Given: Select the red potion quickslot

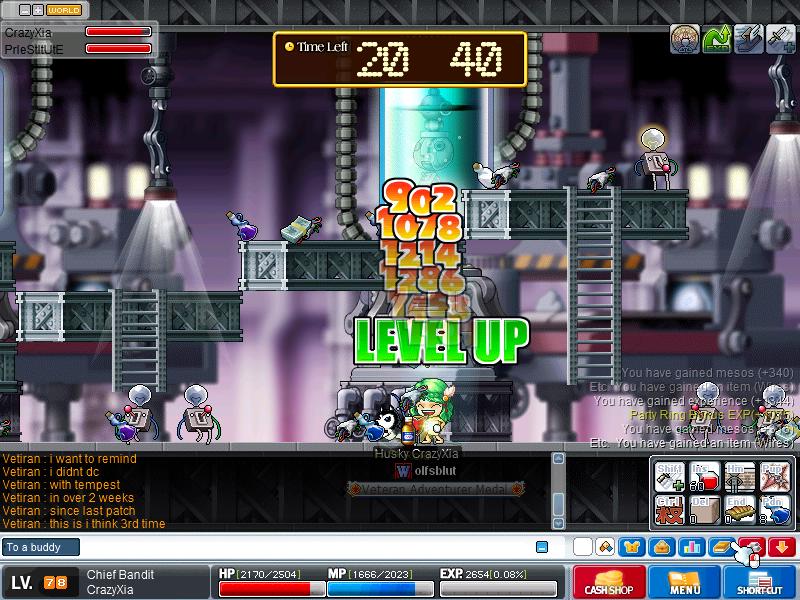Looking at the screenshot, I should pyautogui.click(x=706, y=477).
